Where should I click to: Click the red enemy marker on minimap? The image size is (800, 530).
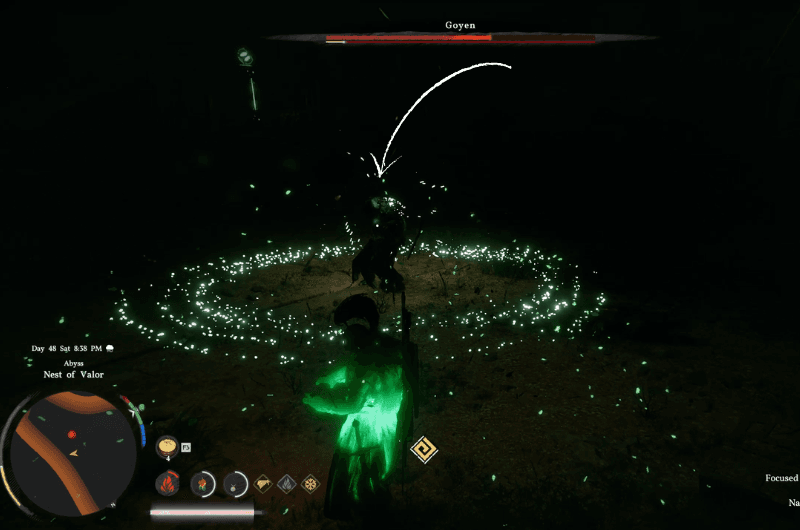point(71,435)
